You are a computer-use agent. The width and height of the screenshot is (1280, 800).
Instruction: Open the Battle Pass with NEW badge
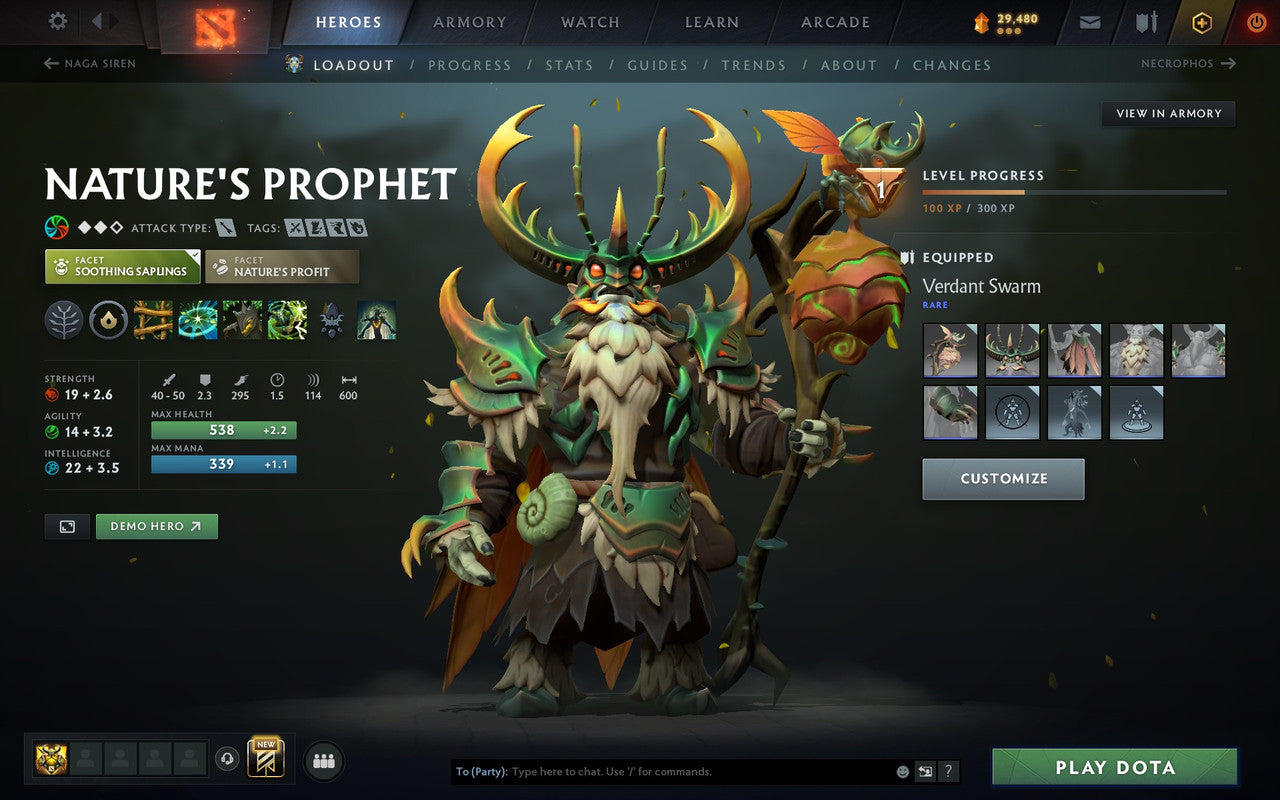click(266, 760)
